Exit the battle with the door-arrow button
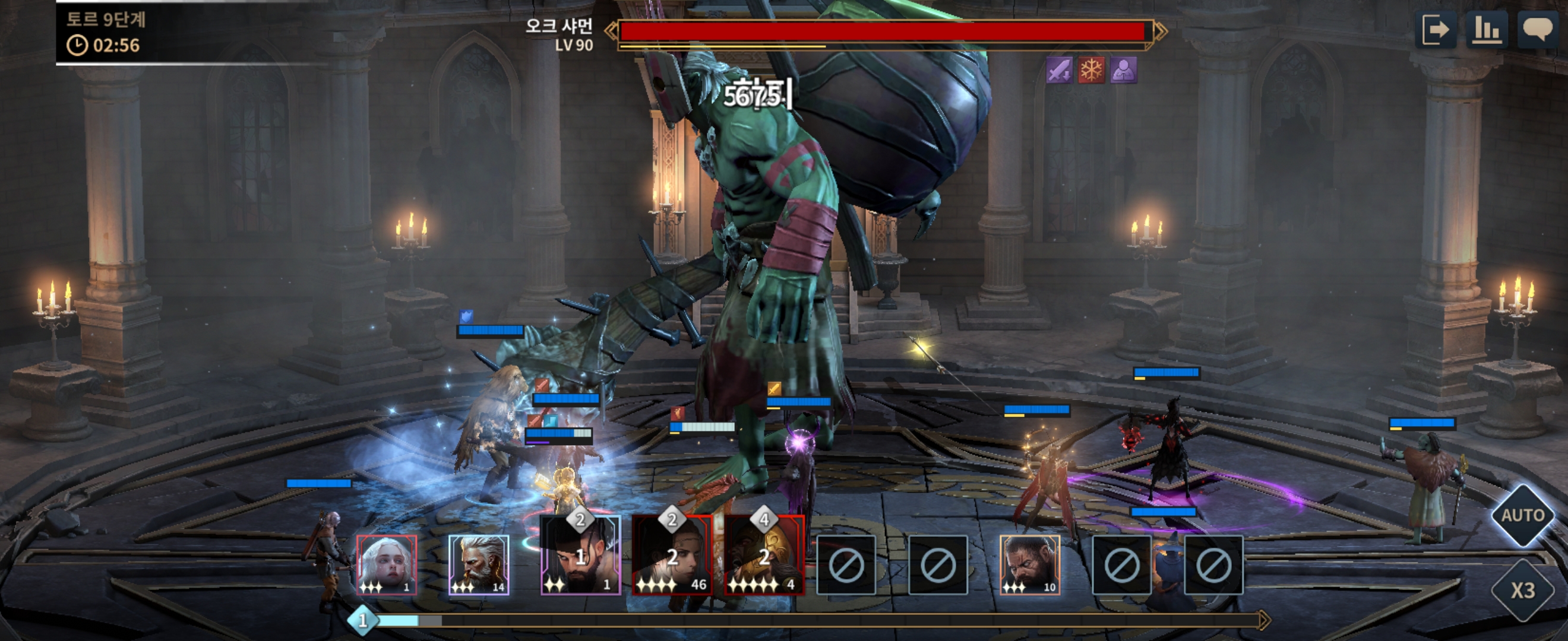The width and height of the screenshot is (1568, 641). pyautogui.click(x=1436, y=30)
